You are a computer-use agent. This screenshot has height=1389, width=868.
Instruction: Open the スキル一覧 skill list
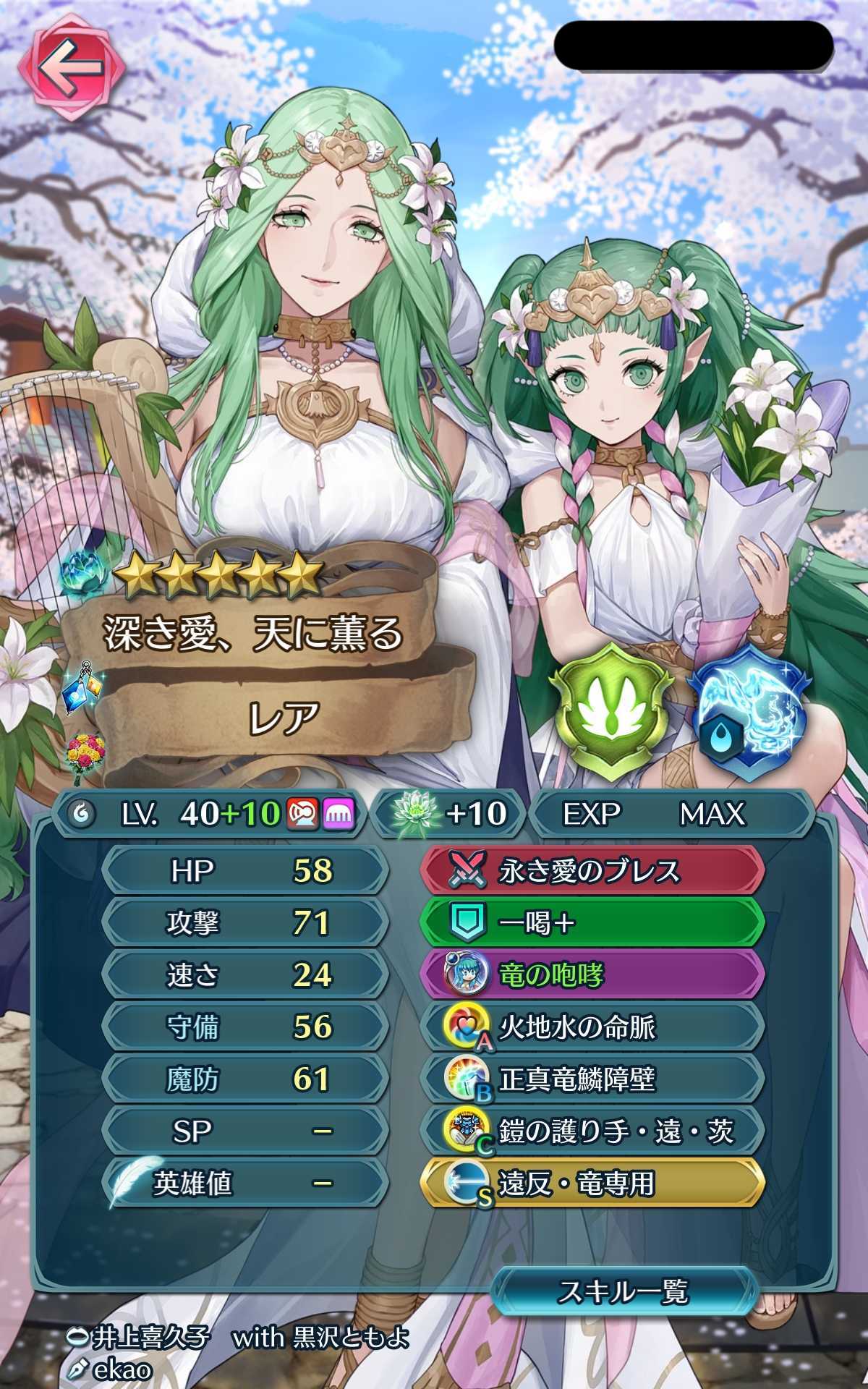click(x=624, y=1291)
